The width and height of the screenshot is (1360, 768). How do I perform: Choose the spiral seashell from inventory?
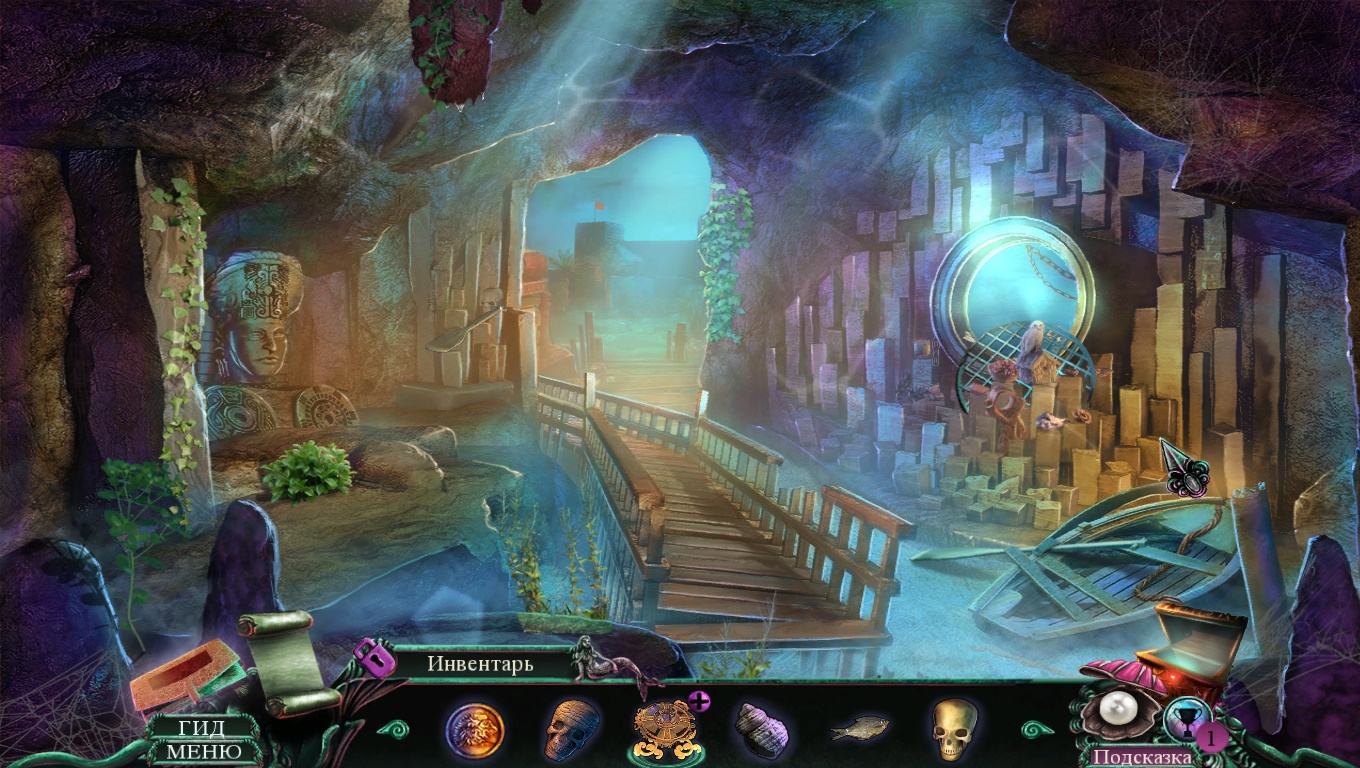coord(762,729)
